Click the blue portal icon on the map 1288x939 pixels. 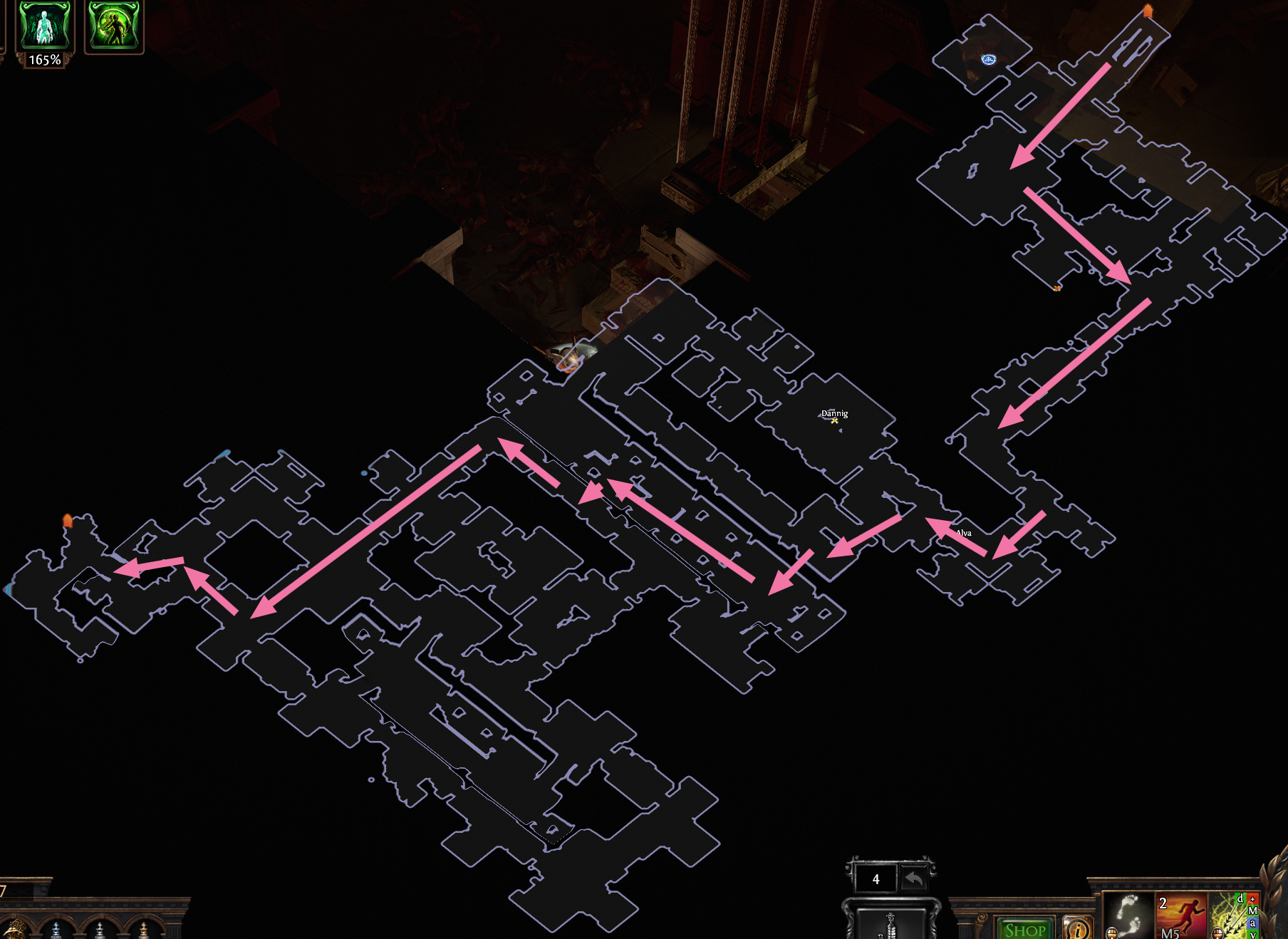coord(987,60)
